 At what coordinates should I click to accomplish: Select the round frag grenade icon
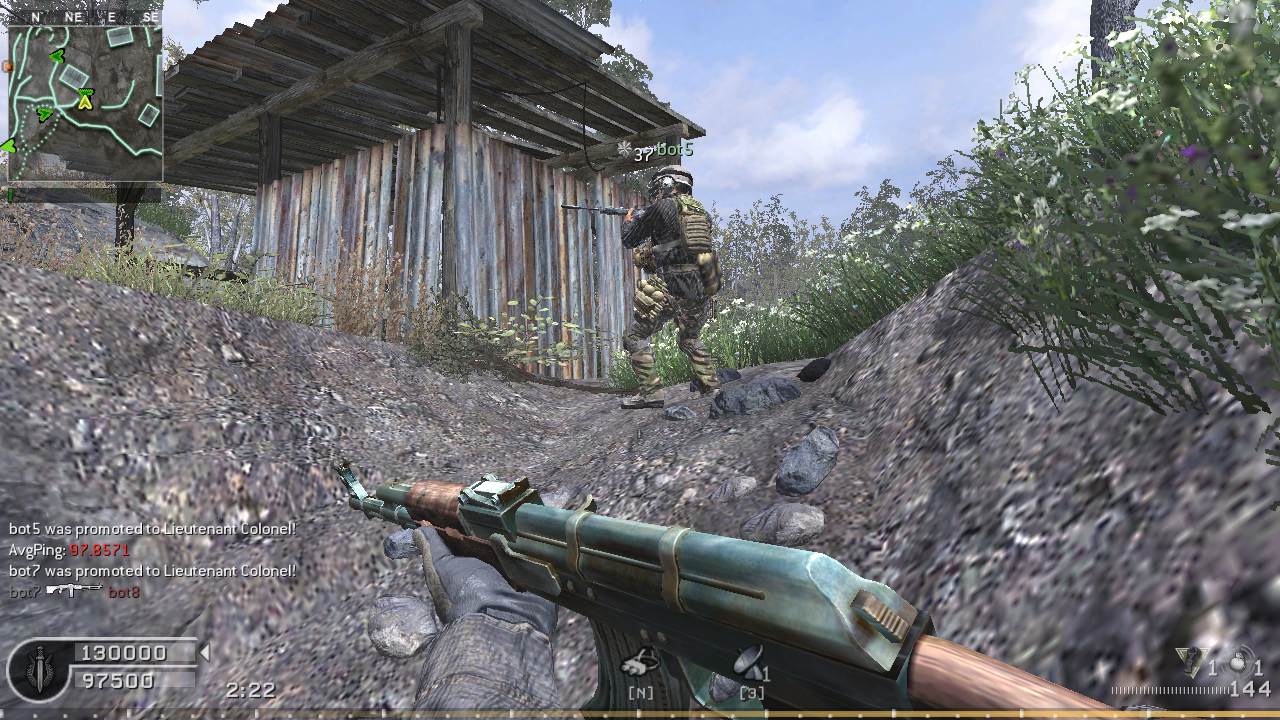tap(1241, 663)
